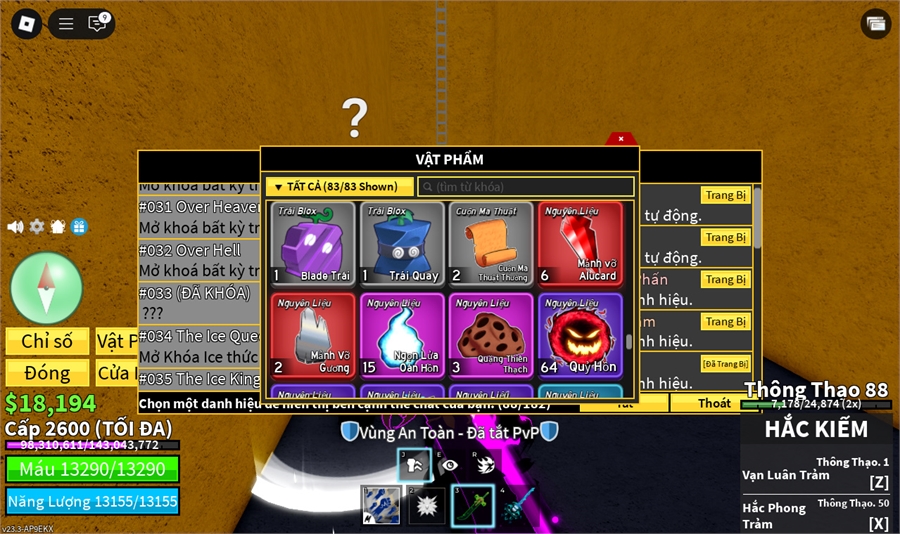
Task: Select the Quặng Thiên Thạch material
Action: tap(491, 334)
